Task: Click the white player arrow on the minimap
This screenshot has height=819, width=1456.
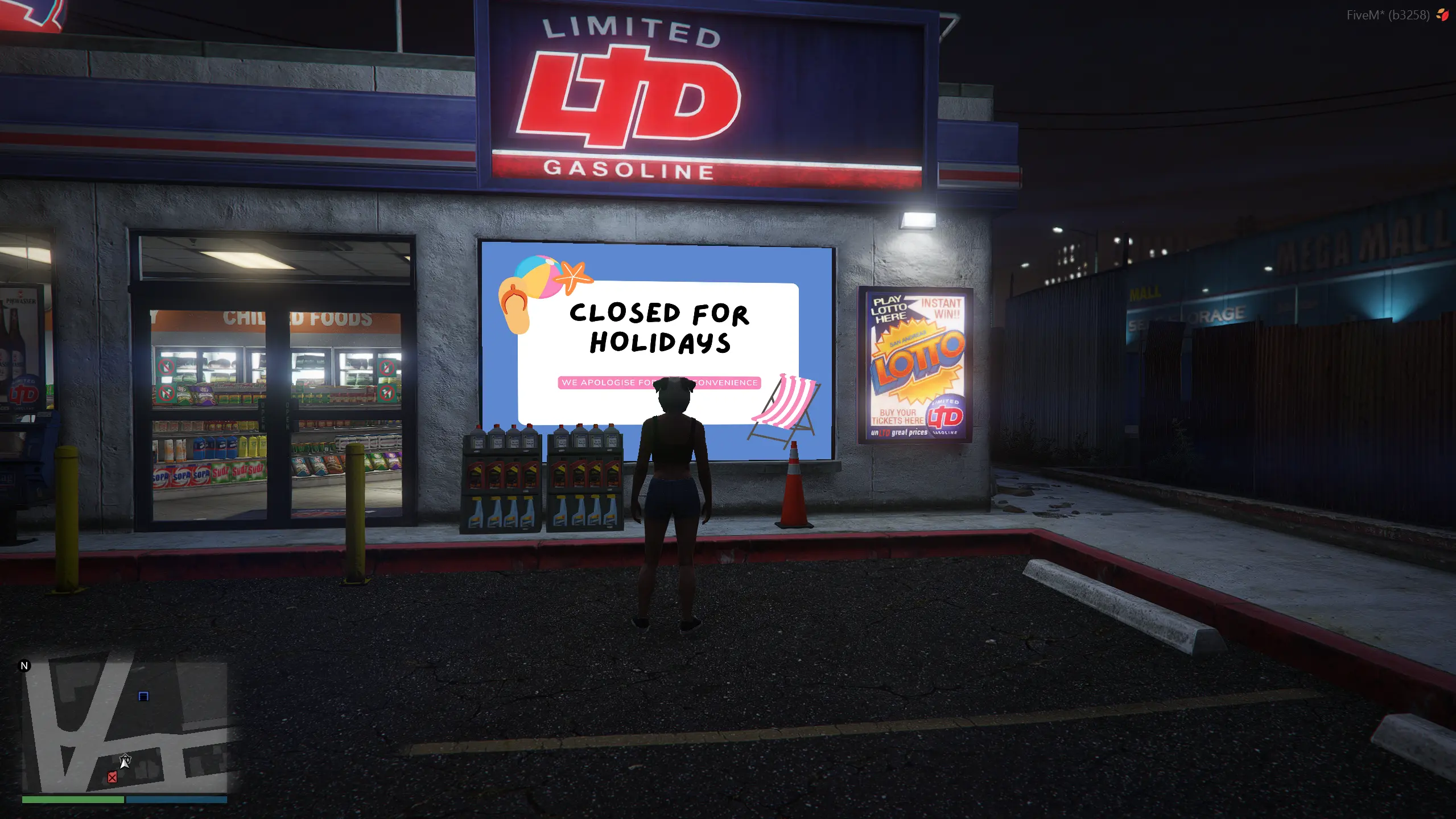Action: pos(125,761)
